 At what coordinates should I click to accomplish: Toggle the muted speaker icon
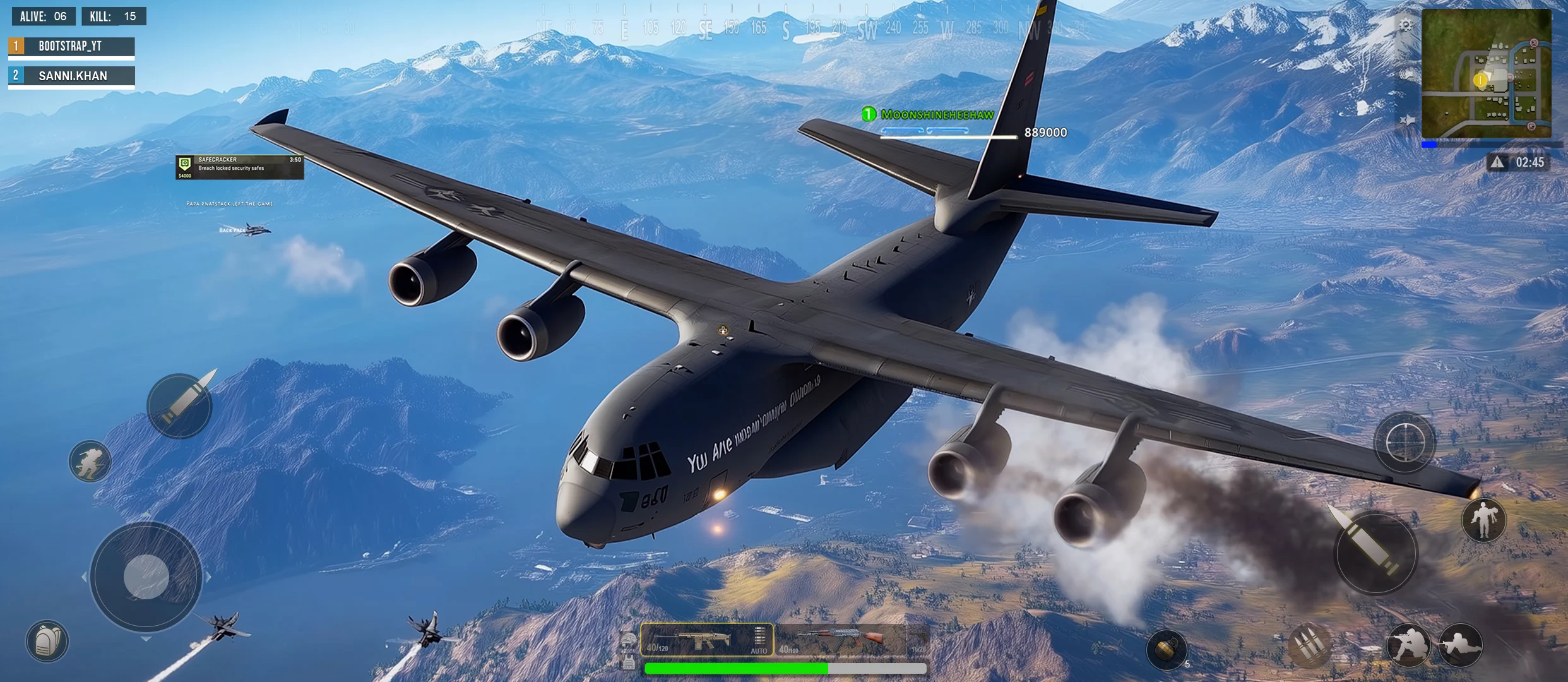pyautogui.click(x=1407, y=120)
